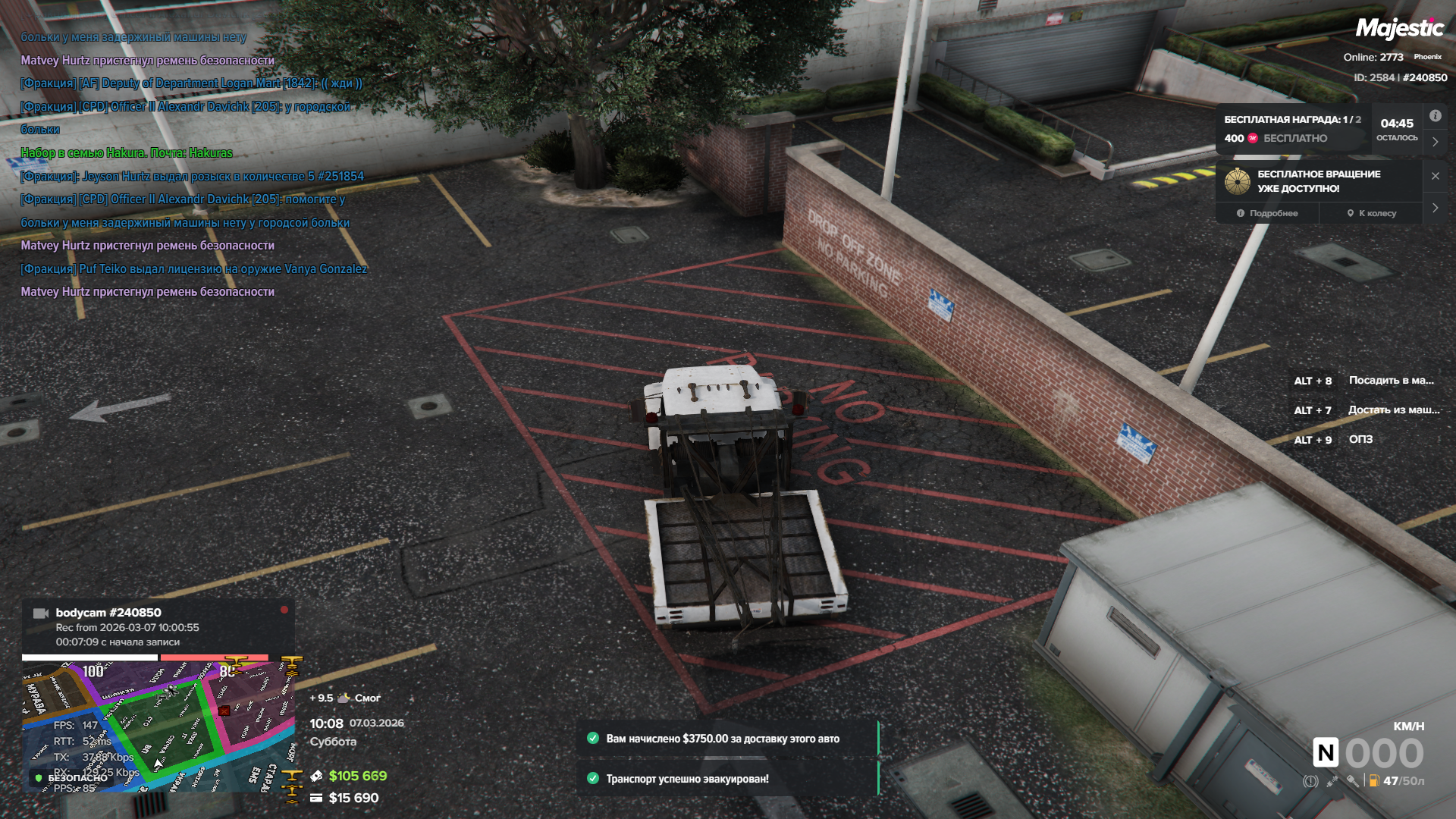Close the free spin notification

click(1435, 176)
